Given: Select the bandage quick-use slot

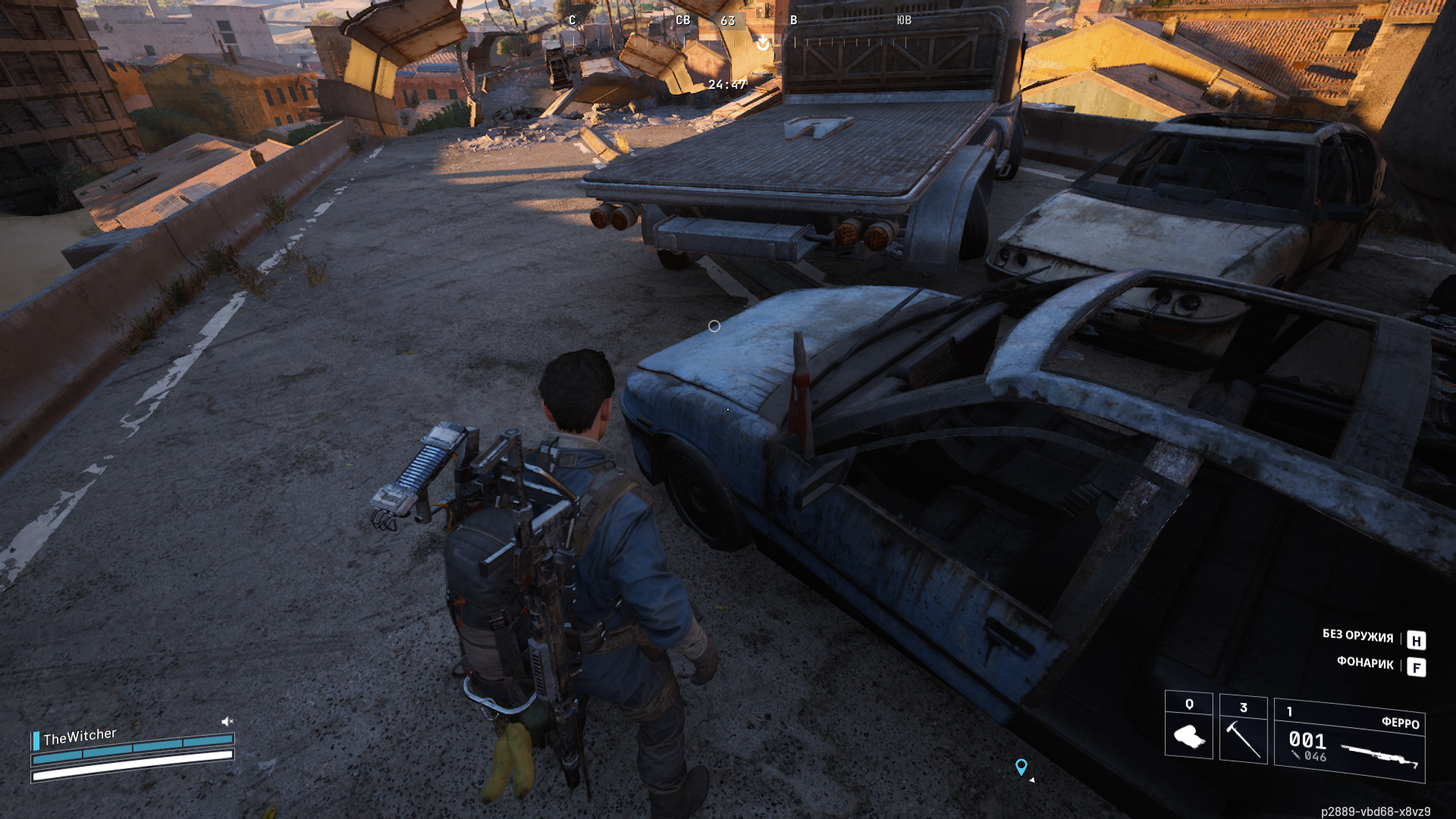Looking at the screenshot, I should pyautogui.click(x=1188, y=726).
